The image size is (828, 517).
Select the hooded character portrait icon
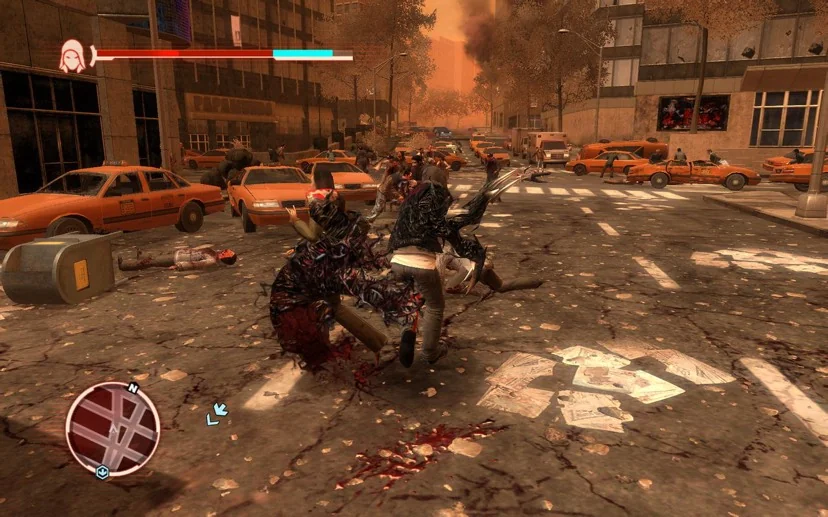(72, 56)
